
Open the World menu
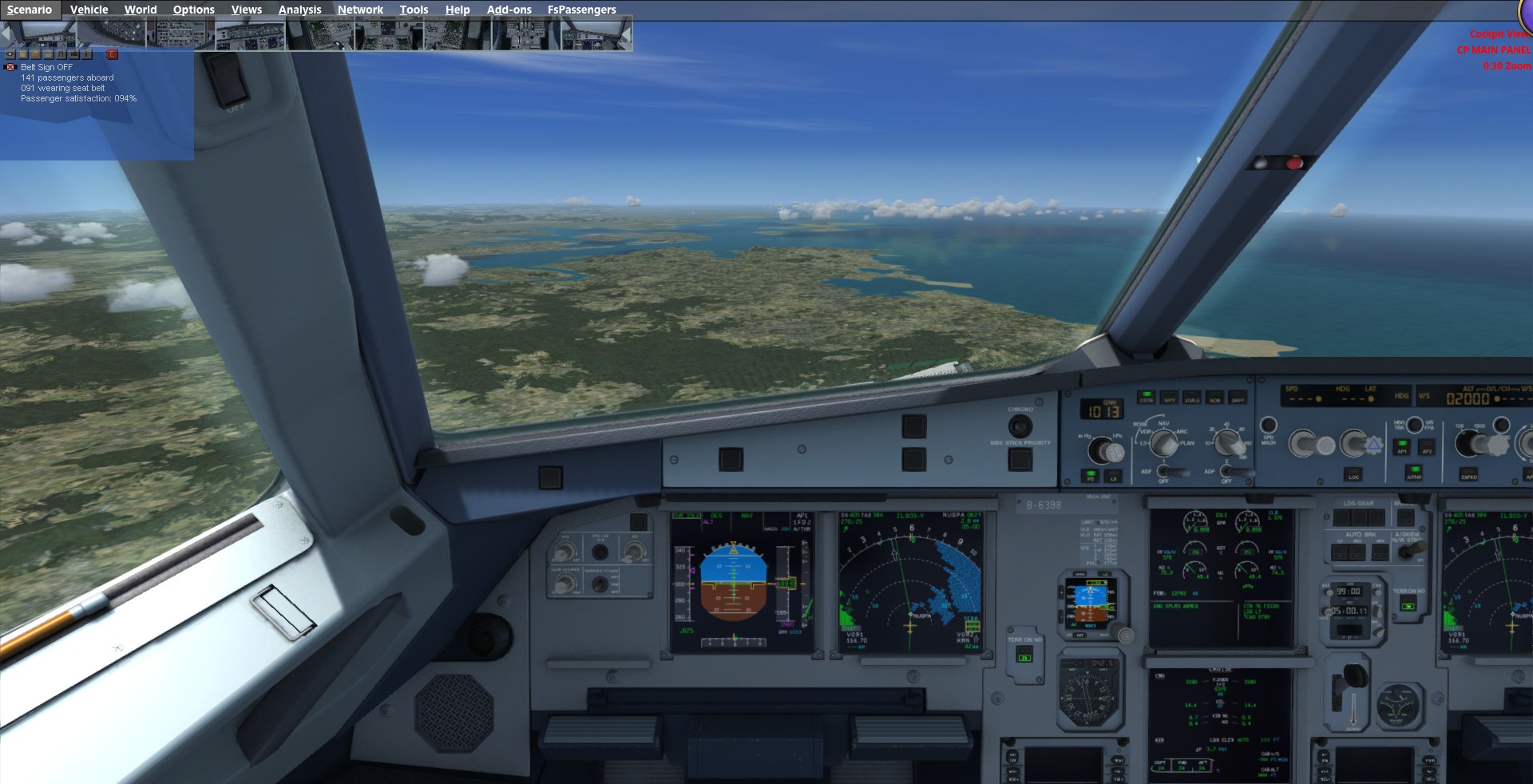click(141, 10)
